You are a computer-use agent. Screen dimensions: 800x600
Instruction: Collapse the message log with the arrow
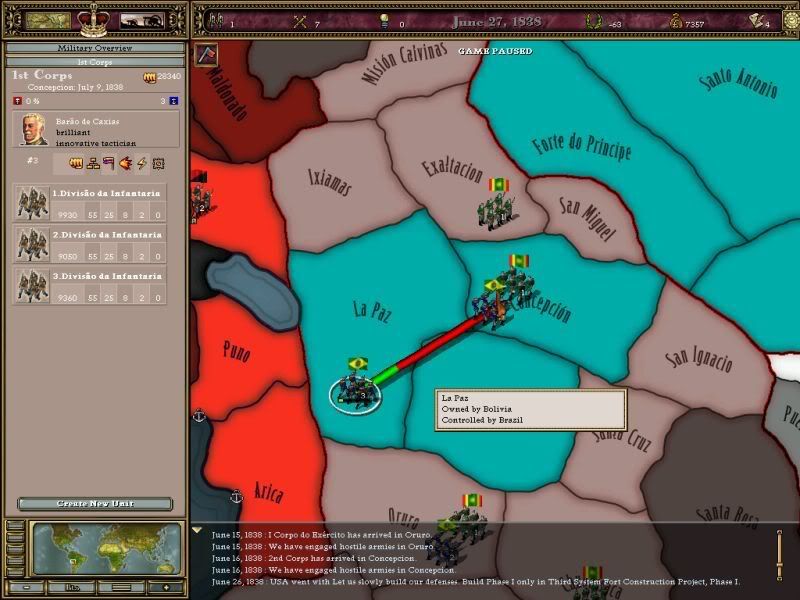tap(196, 530)
